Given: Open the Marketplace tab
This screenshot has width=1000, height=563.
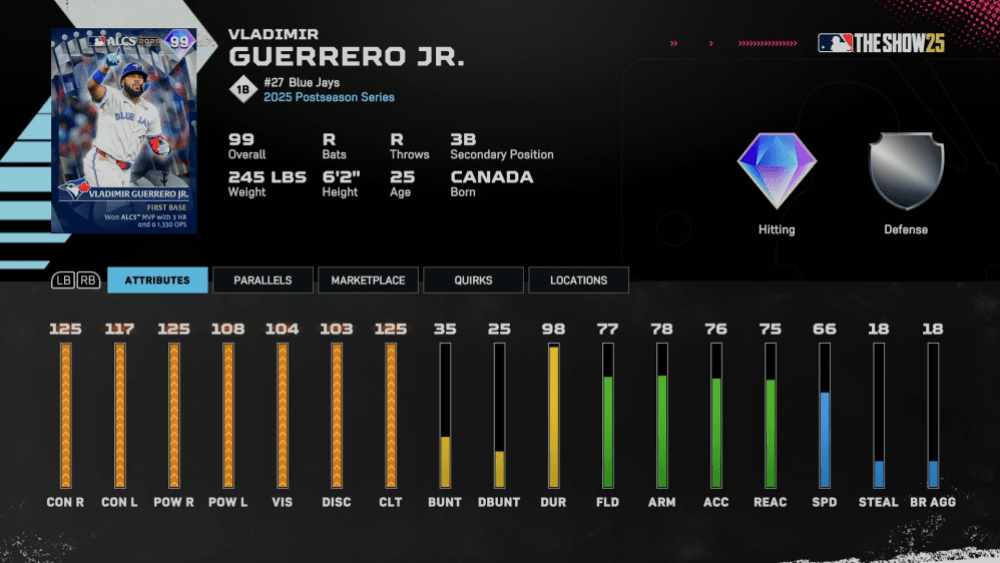Looking at the screenshot, I should pyautogui.click(x=368, y=280).
